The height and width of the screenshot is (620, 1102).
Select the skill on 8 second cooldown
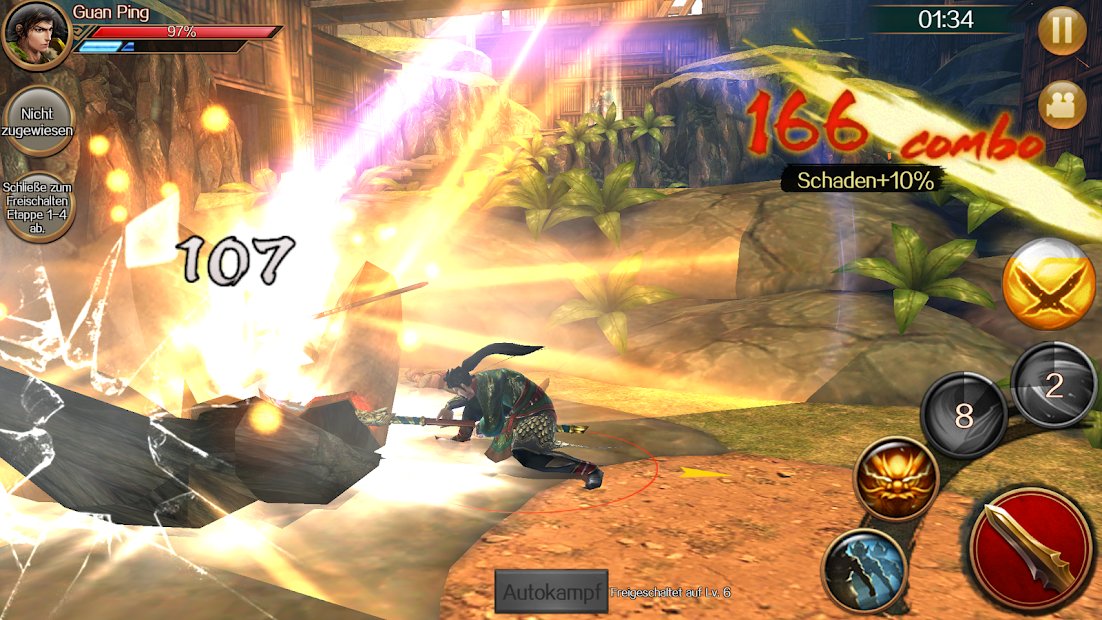tap(963, 415)
